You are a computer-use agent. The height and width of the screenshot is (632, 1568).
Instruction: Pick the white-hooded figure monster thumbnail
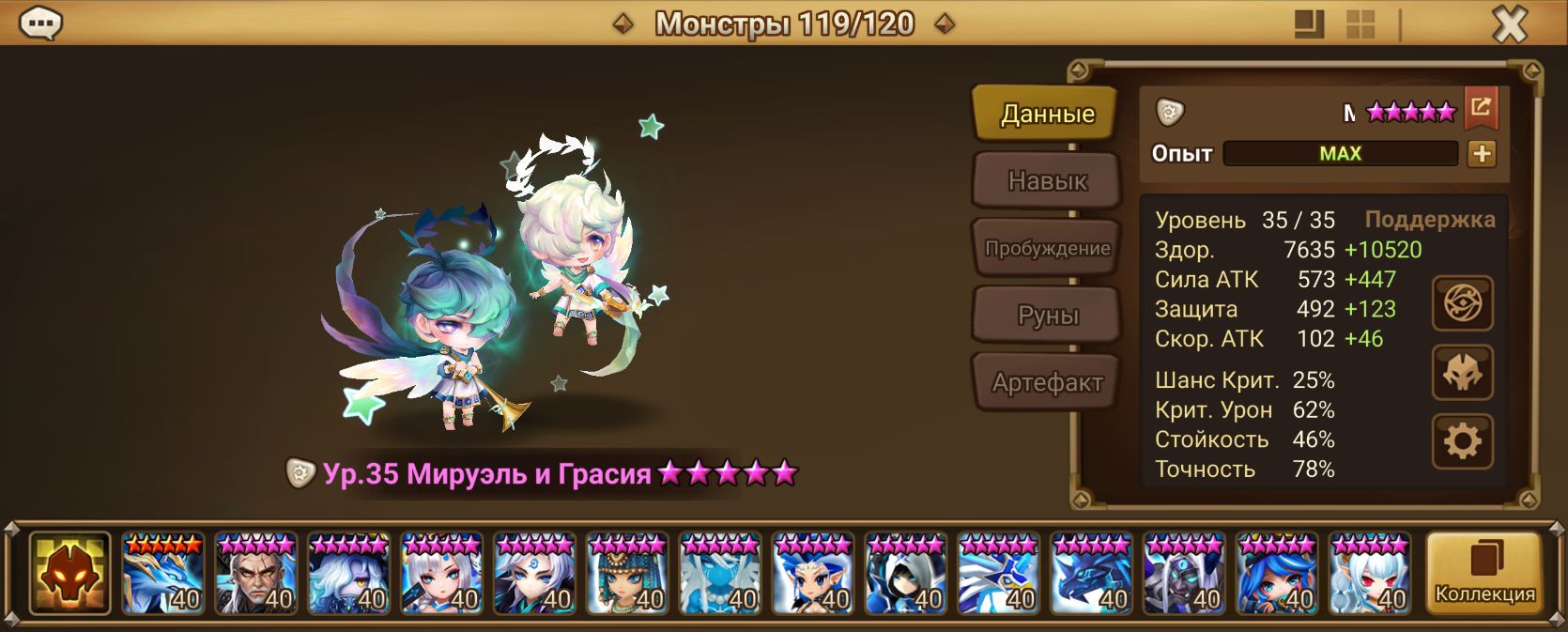tap(906, 573)
